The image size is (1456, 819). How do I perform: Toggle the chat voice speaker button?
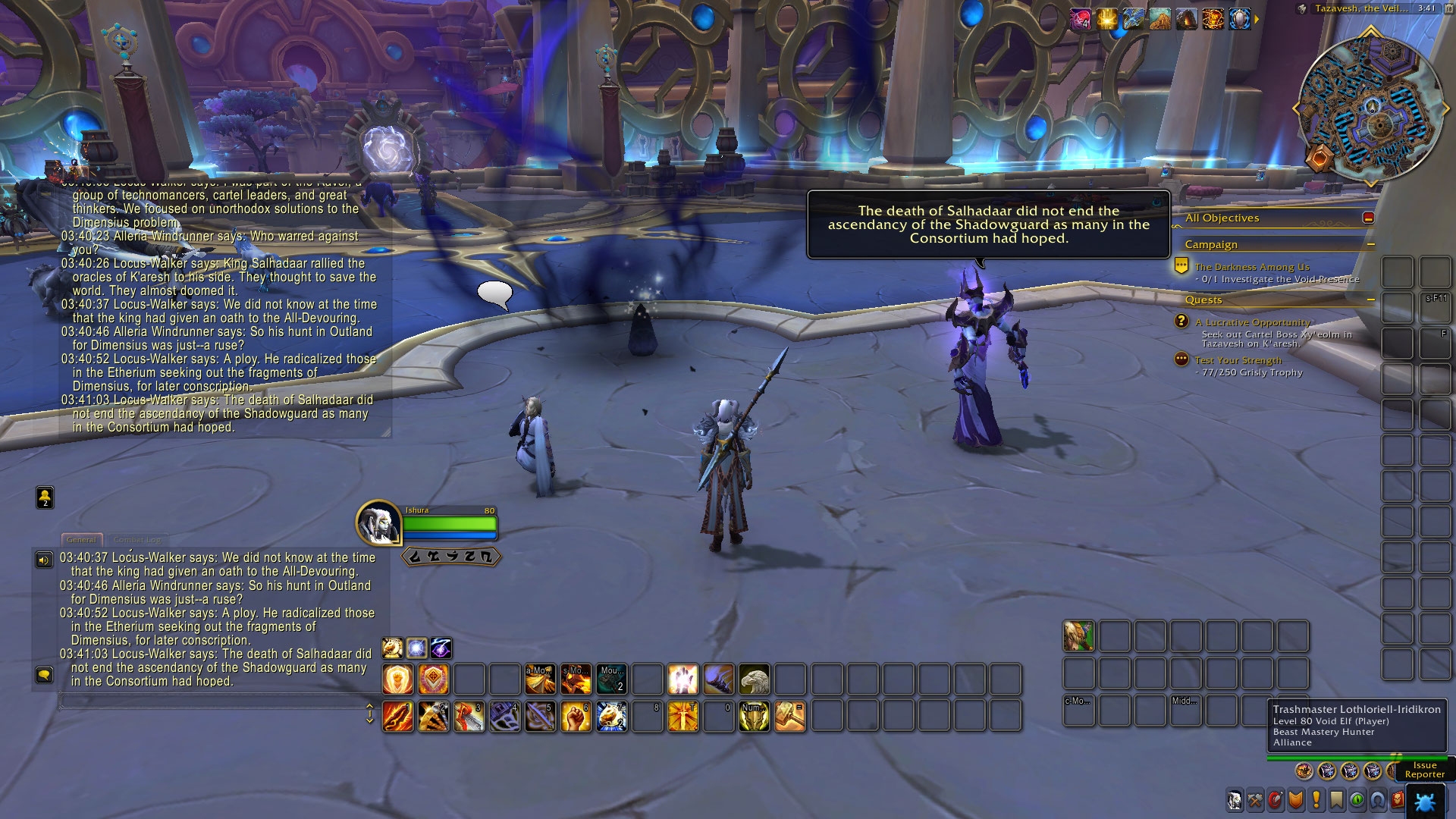tap(44, 560)
